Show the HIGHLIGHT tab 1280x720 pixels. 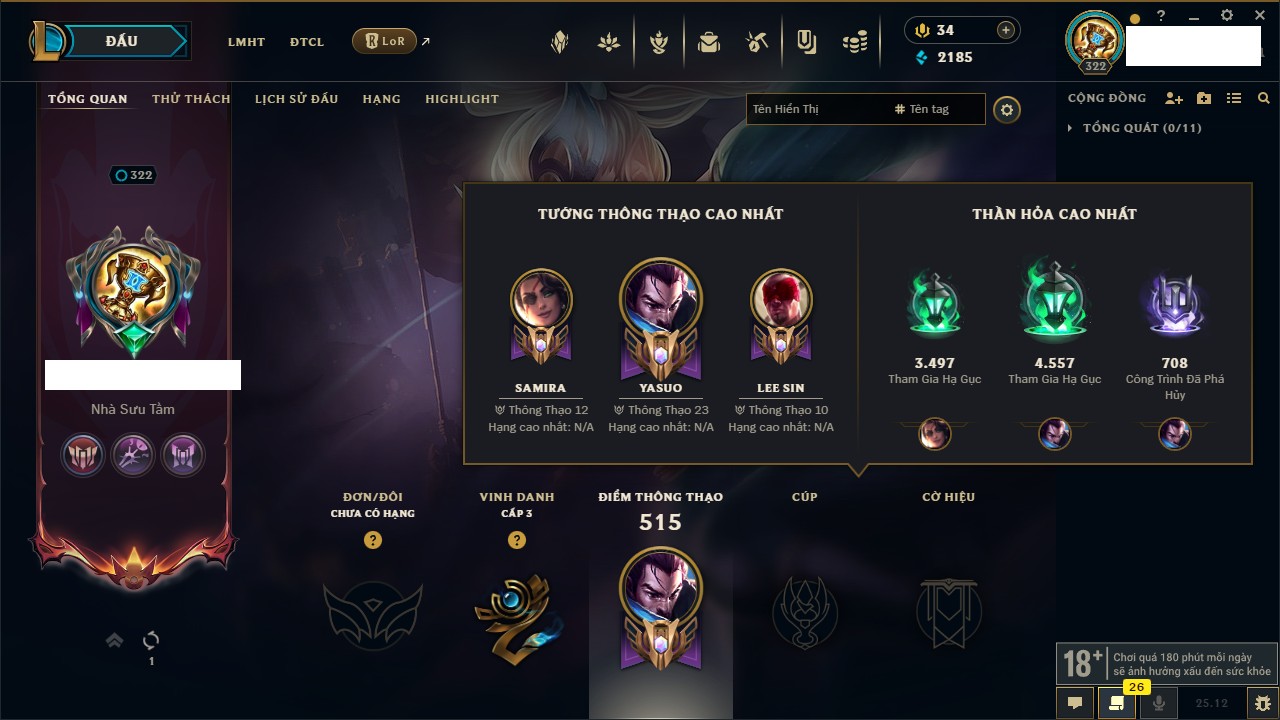[x=461, y=99]
